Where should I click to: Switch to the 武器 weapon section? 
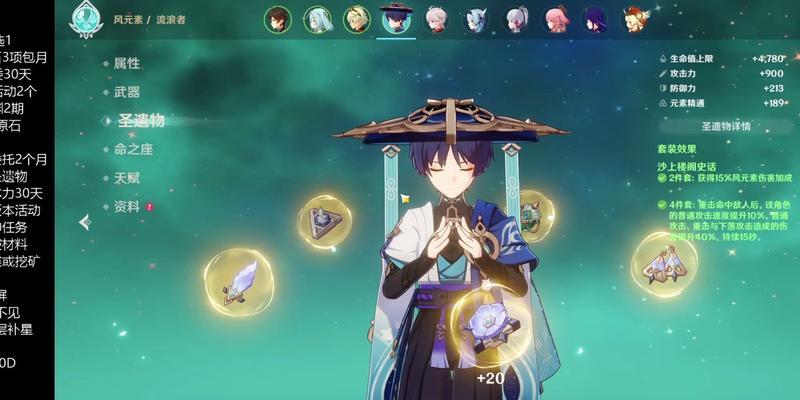coord(127,92)
